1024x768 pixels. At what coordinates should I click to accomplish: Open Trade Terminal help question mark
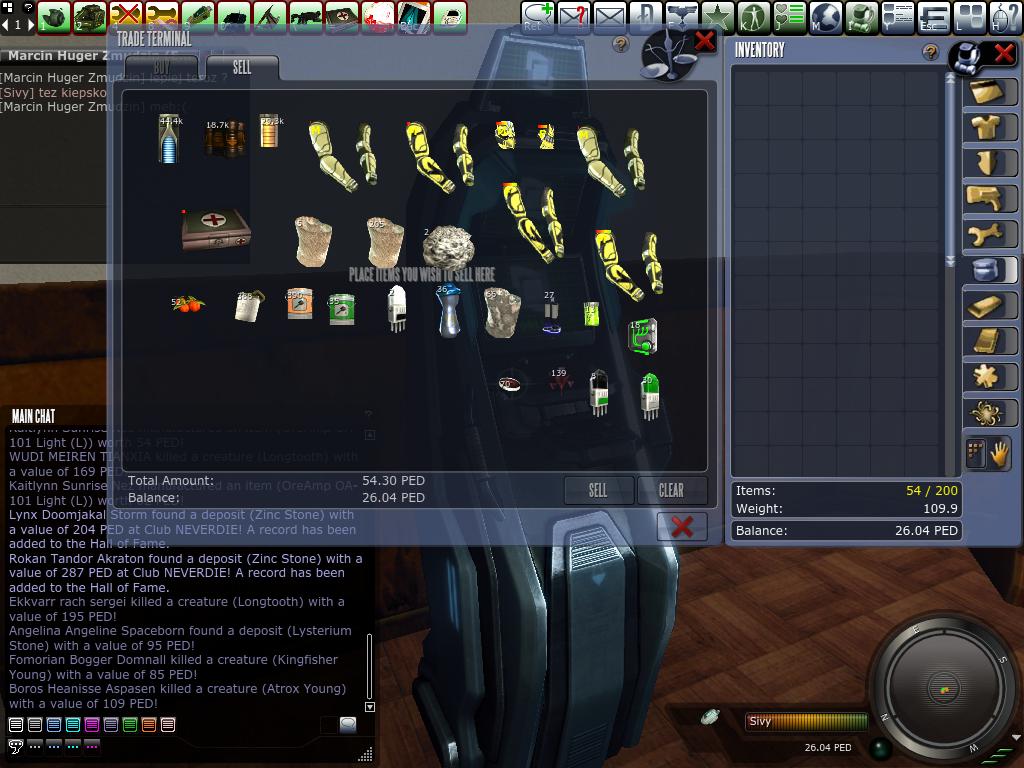621,44
